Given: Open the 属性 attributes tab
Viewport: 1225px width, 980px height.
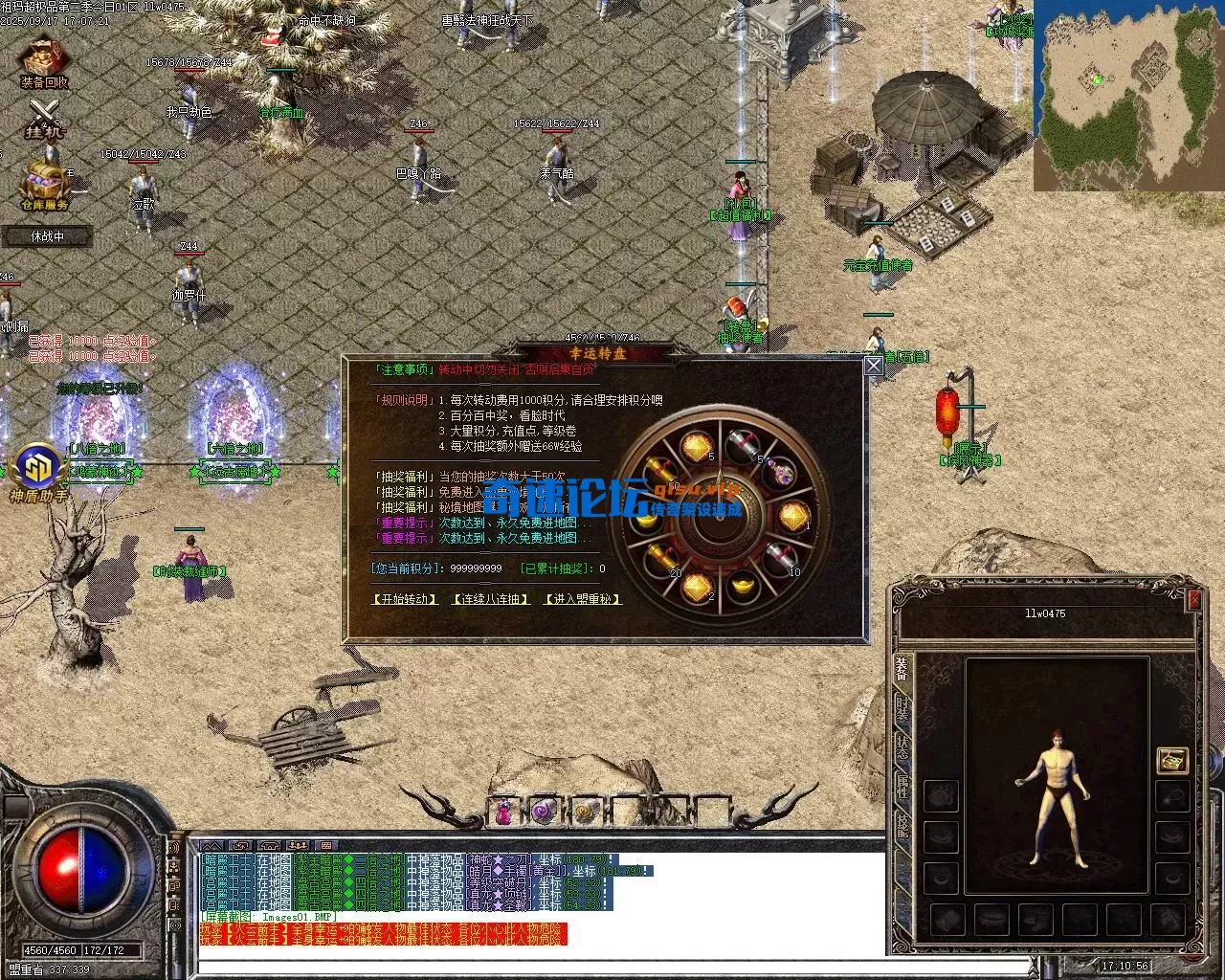Looking at the screenshot, I should click(902, 788).
